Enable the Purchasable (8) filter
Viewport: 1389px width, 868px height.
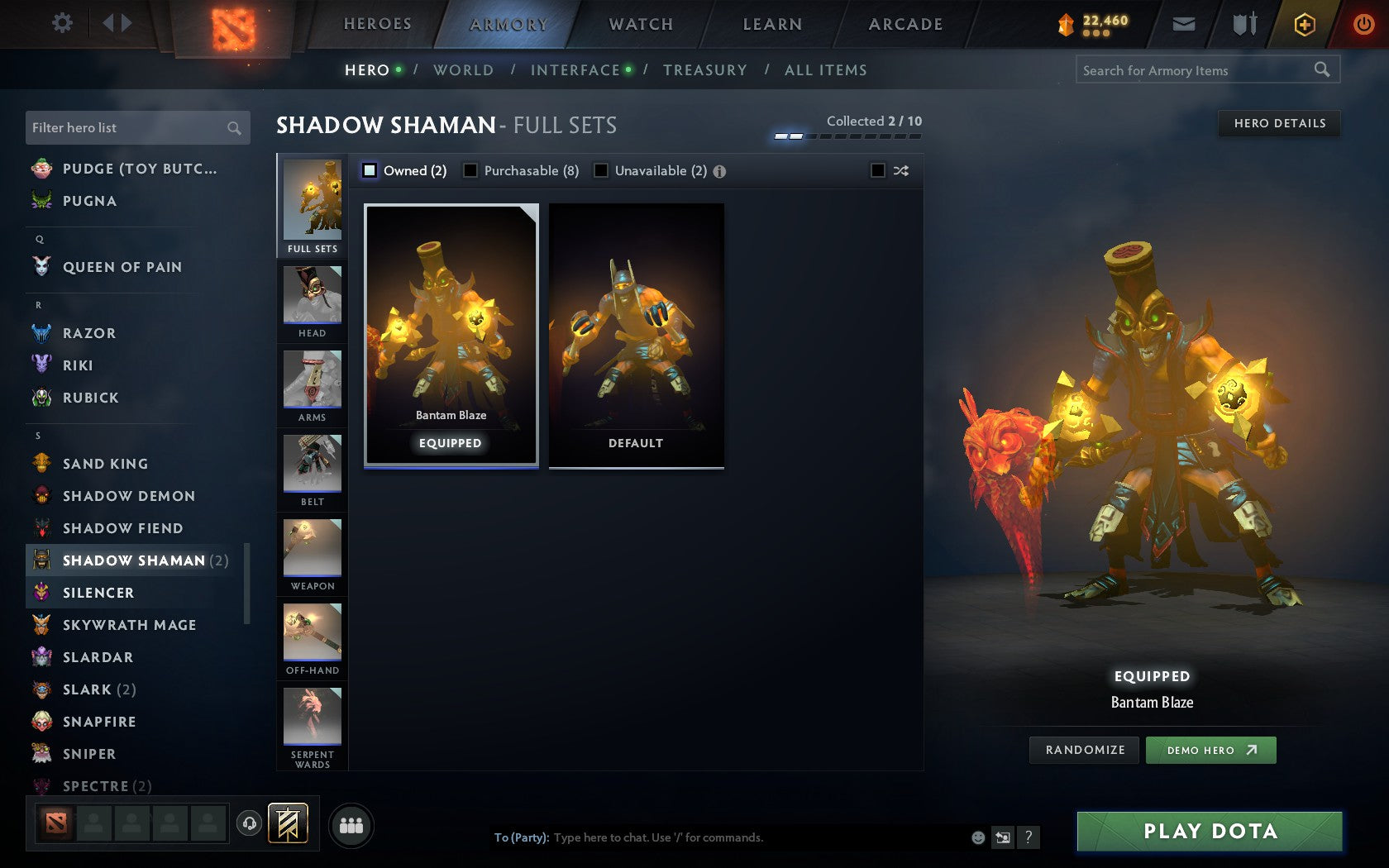471,170
